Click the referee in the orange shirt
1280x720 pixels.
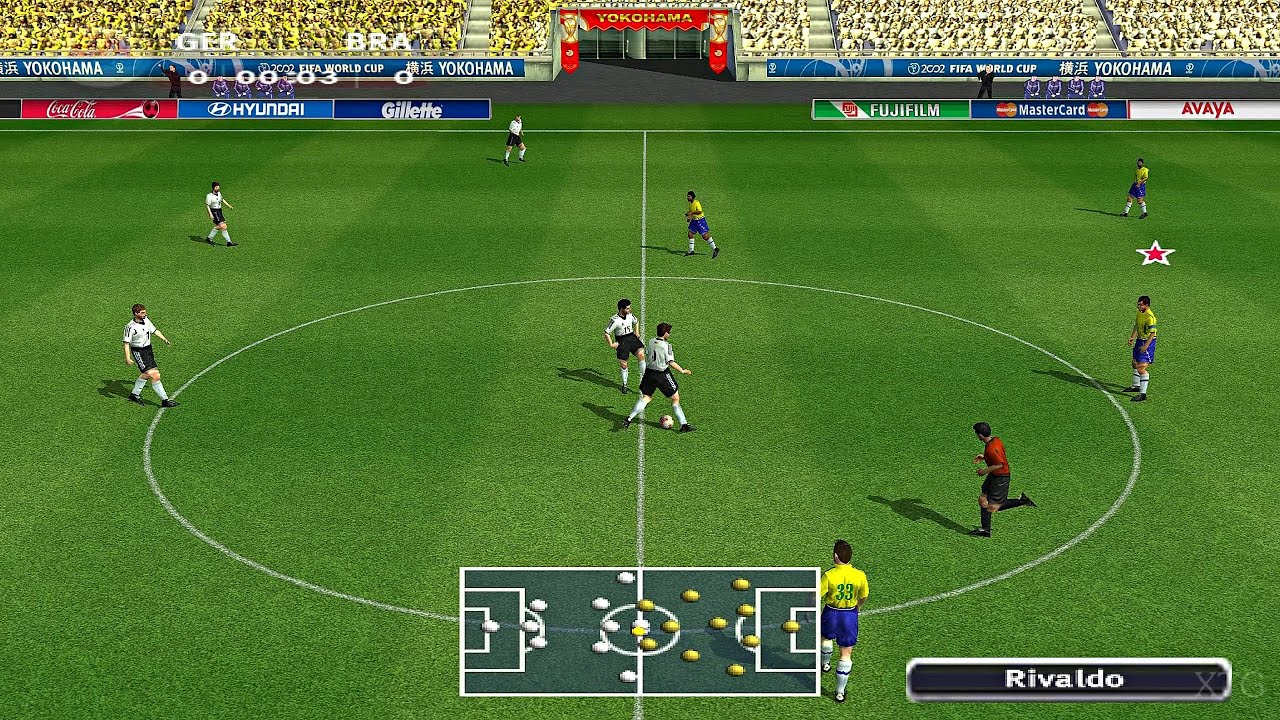click(990, 470)
